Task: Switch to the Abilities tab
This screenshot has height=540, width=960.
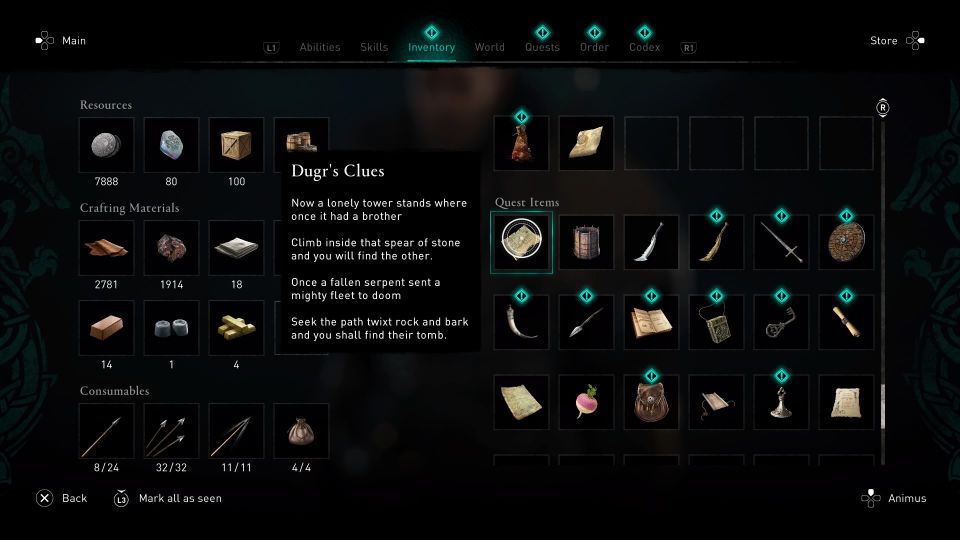Action: click(x=320, y=47)
